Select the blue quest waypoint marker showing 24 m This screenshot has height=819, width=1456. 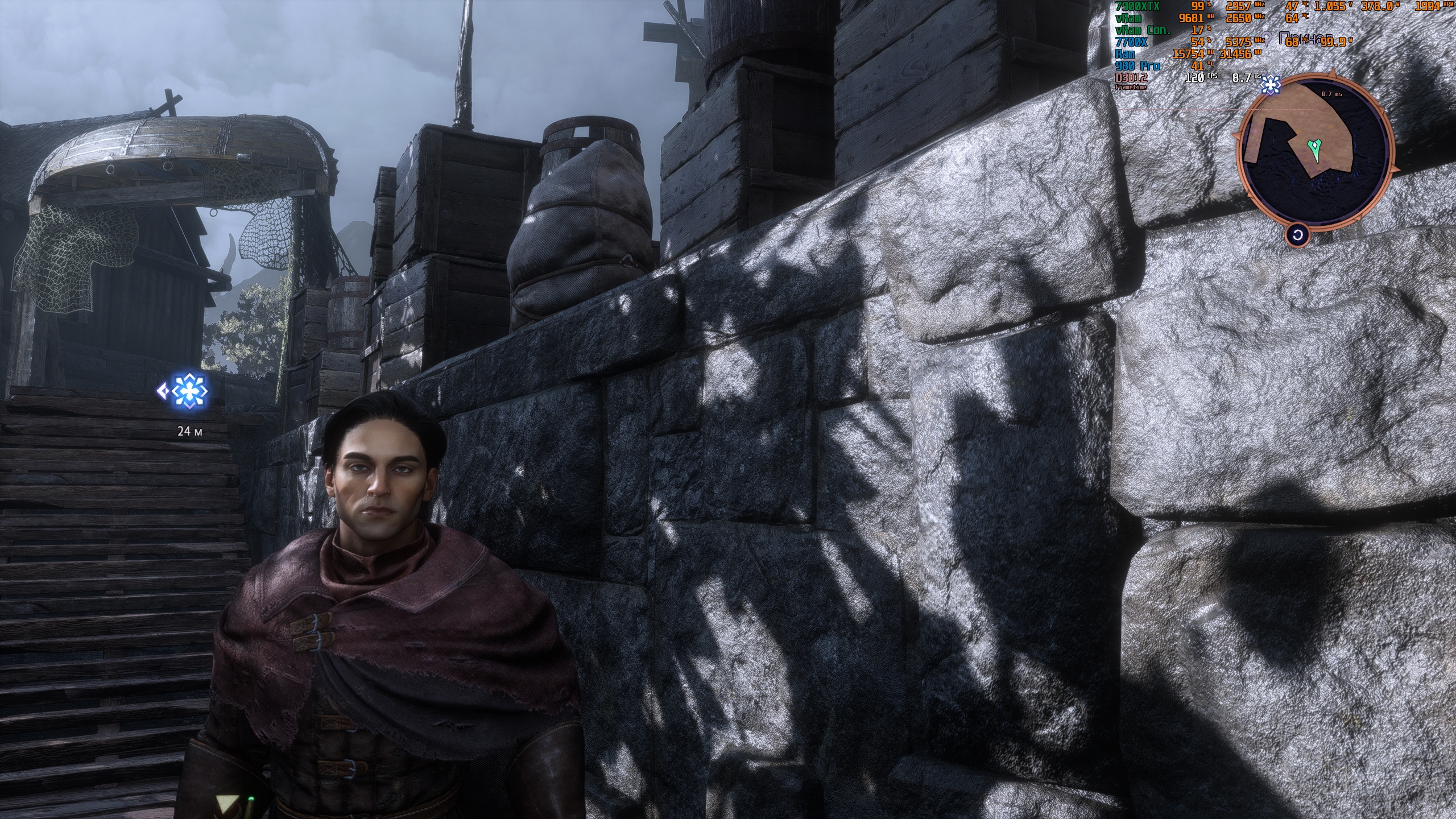190,391
